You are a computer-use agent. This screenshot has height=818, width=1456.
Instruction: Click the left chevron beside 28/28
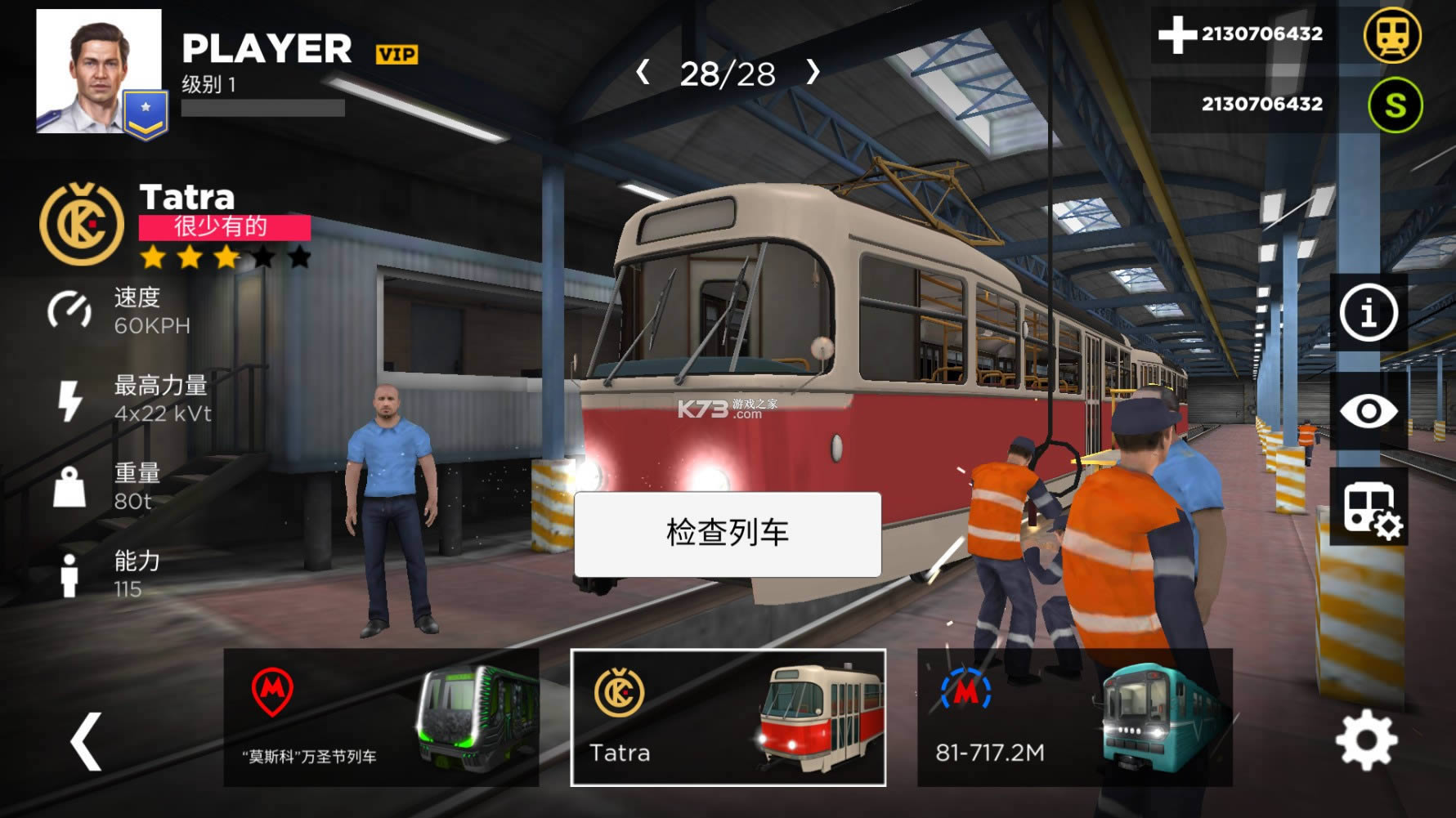643,74
